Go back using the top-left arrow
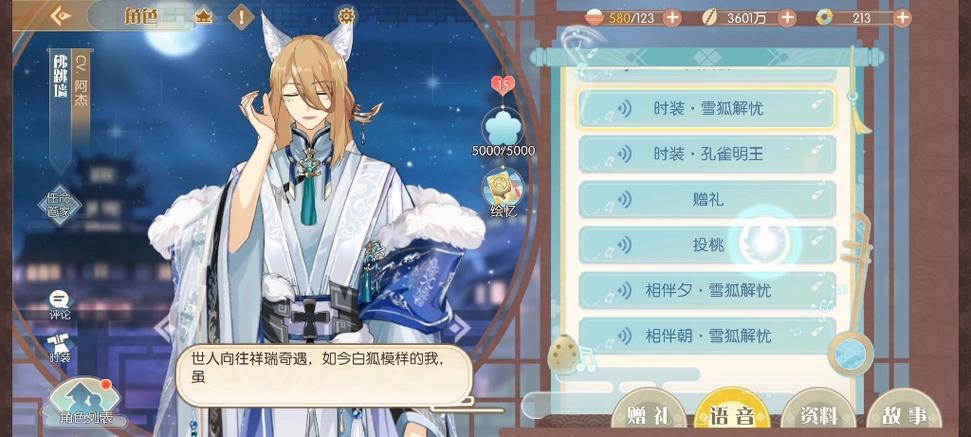This screenshot has width=971, height=437. (x=62, y=16)
